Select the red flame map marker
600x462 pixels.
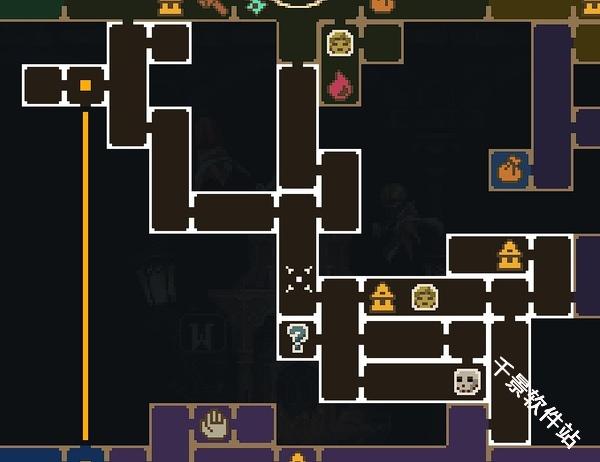[339, 84]
